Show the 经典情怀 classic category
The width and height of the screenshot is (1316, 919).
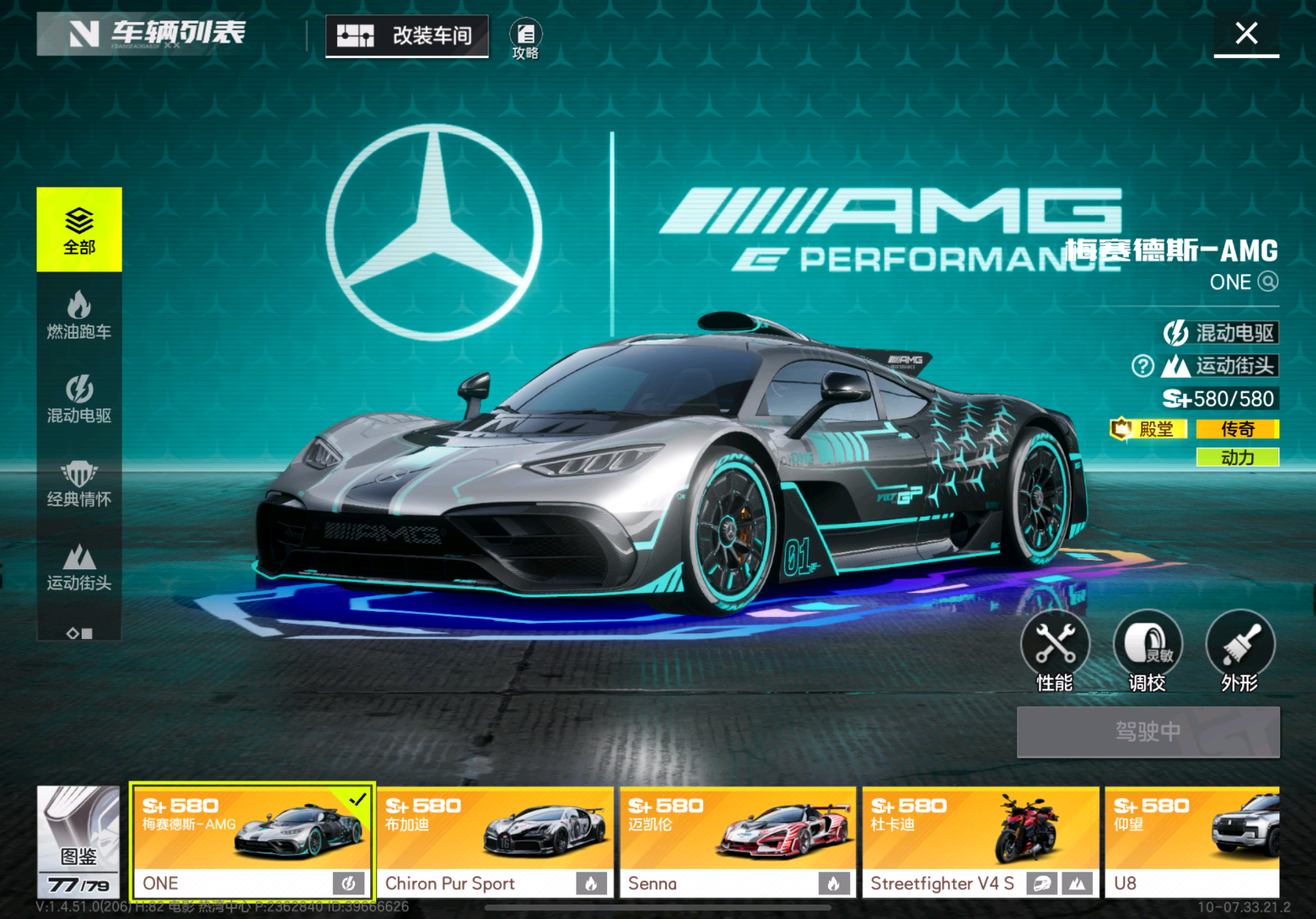pos(79,482)
